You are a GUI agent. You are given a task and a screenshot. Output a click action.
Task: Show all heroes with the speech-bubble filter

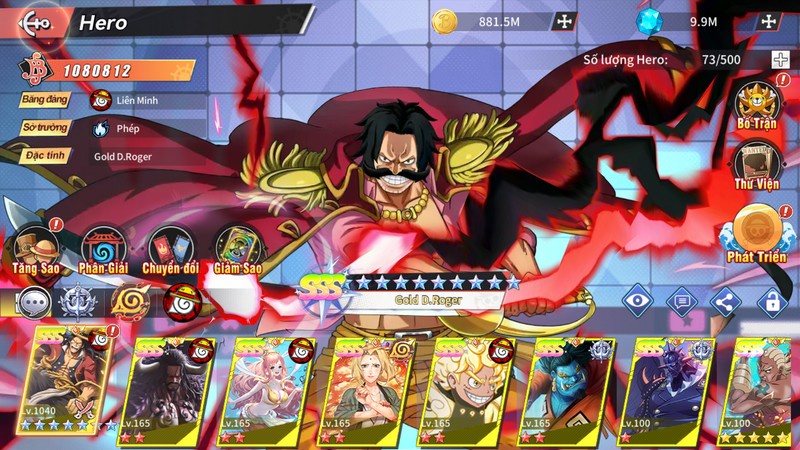(33, 302)
